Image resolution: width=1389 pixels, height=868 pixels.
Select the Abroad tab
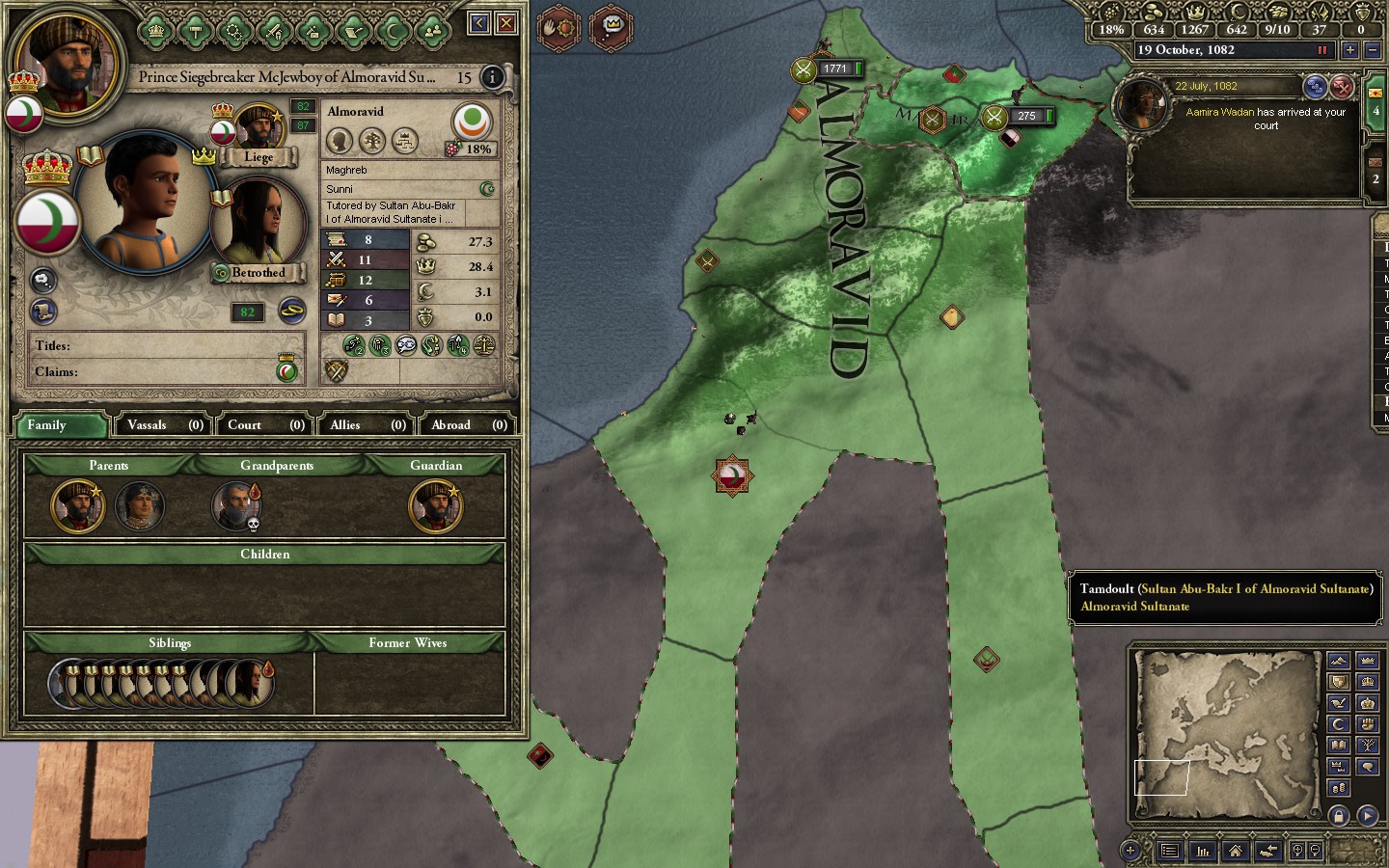(x=468, y=424)
